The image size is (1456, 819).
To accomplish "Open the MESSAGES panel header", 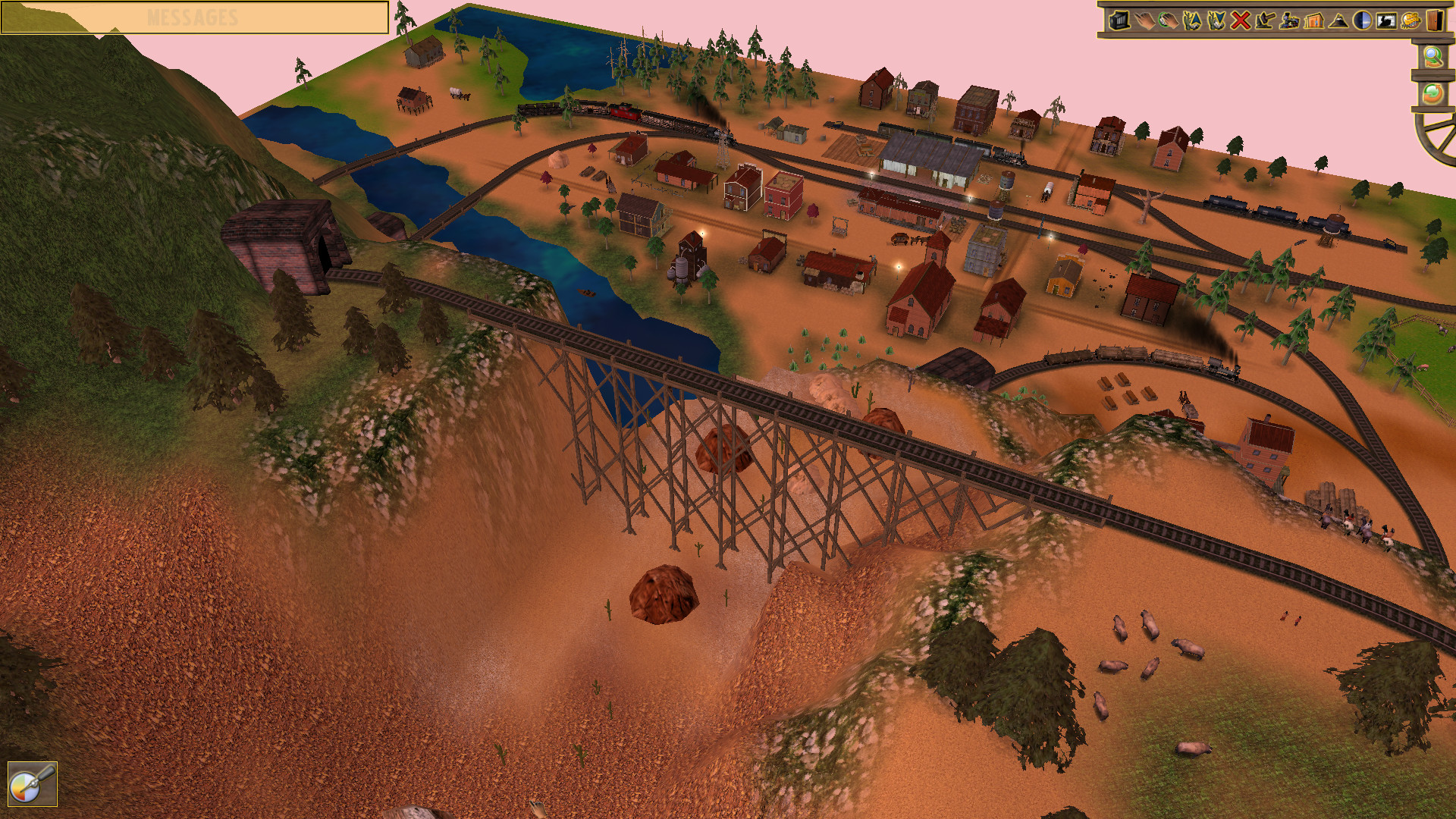I will click(193, 15).
